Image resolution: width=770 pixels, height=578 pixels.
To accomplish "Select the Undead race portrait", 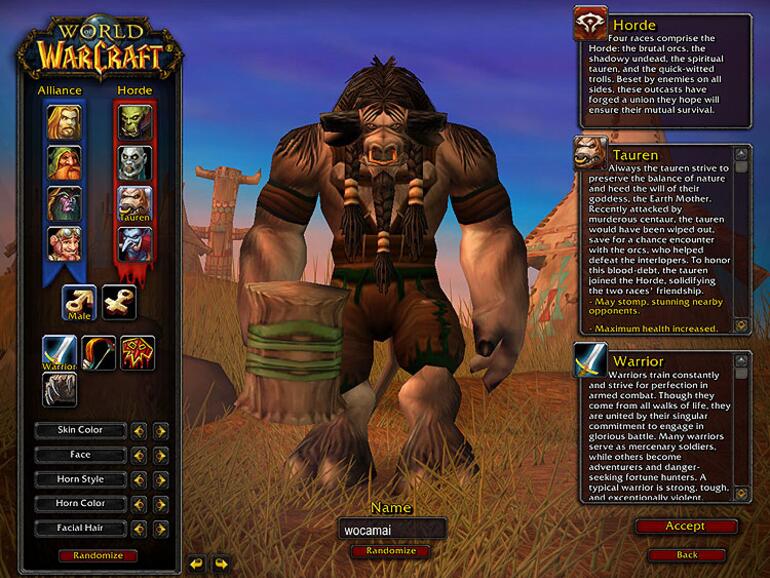I will point(135,163).
